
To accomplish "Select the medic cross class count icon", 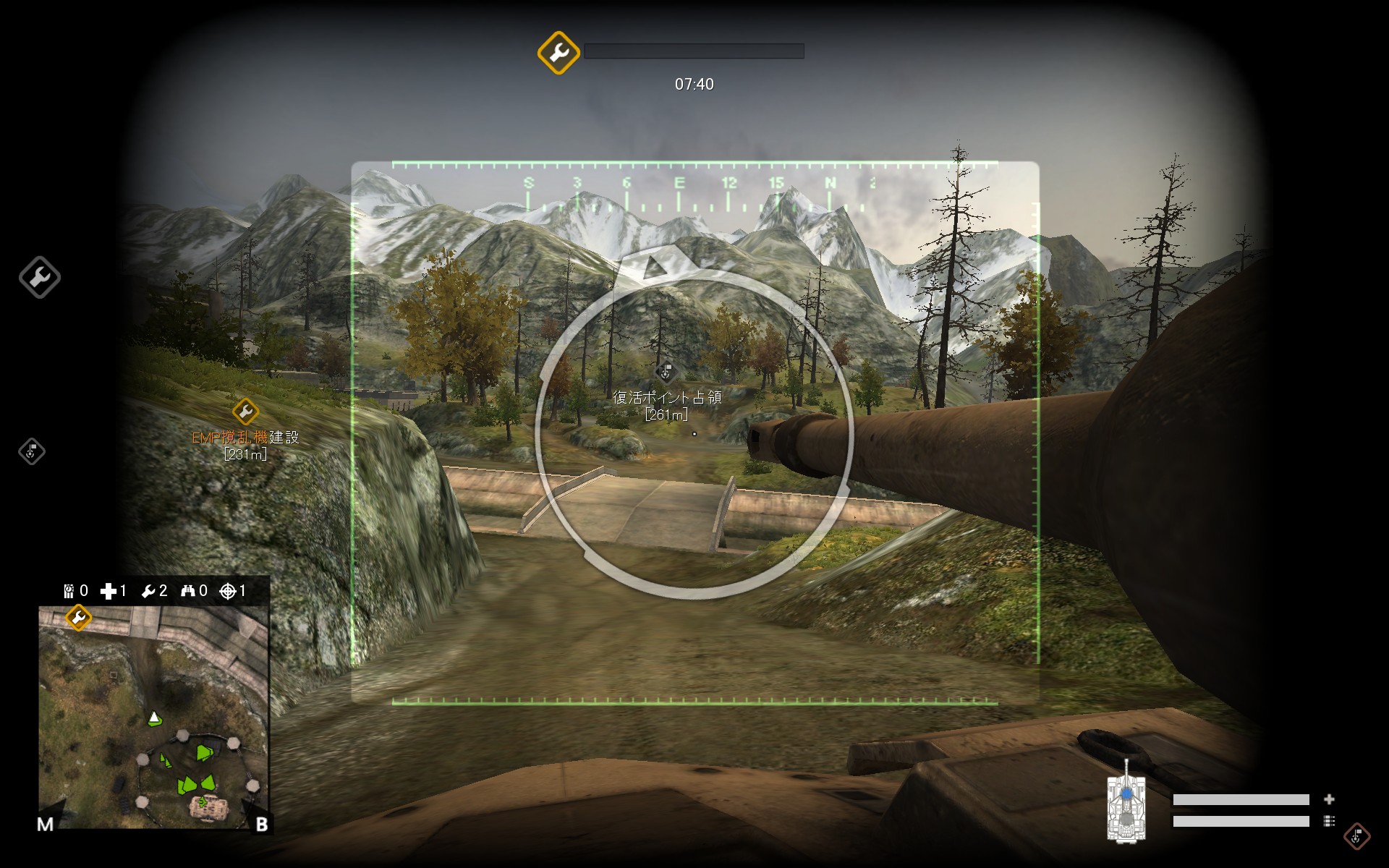I will tap(109, 592).
